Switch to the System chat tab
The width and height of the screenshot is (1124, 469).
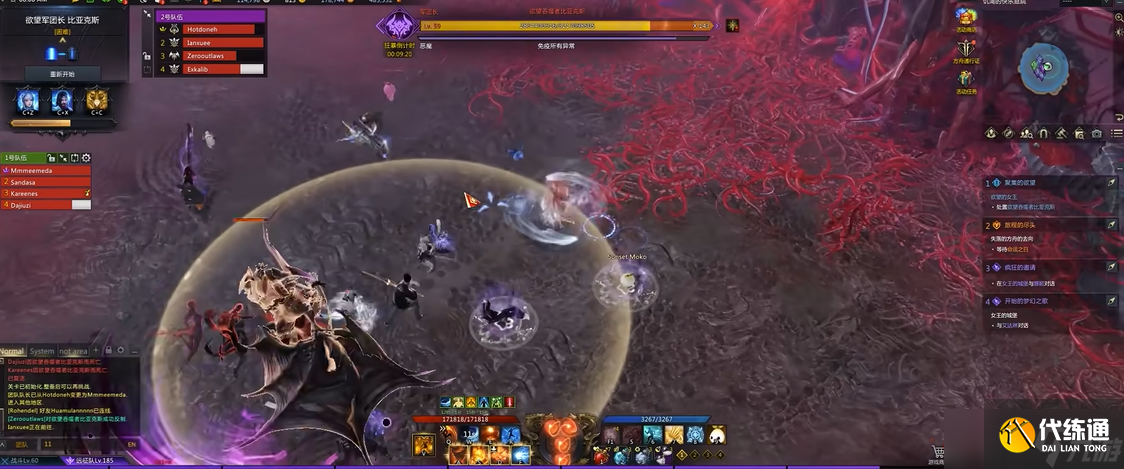click(42, 351)
